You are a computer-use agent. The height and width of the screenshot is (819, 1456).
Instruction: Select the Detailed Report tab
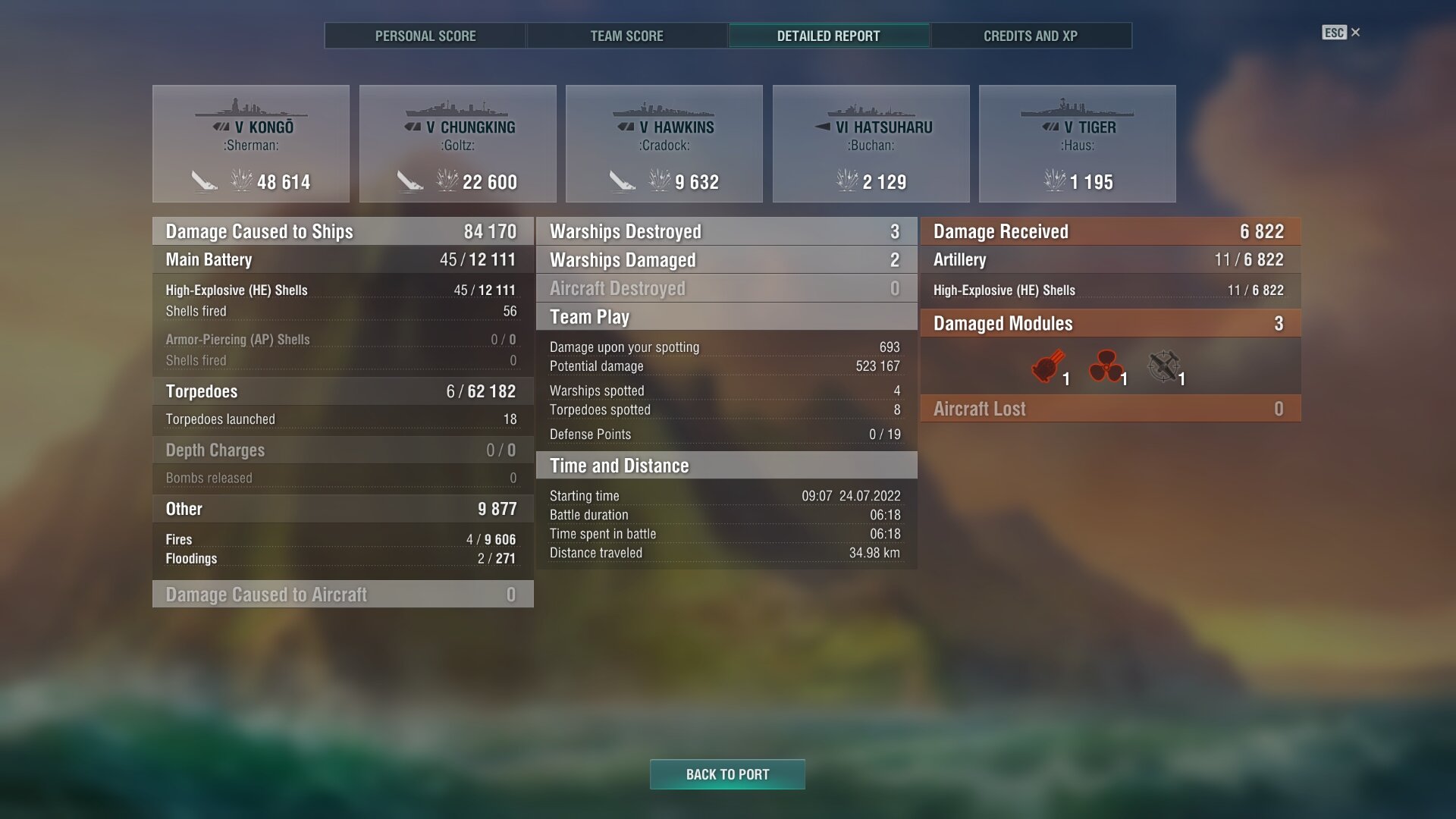click(x=828, y=36)
